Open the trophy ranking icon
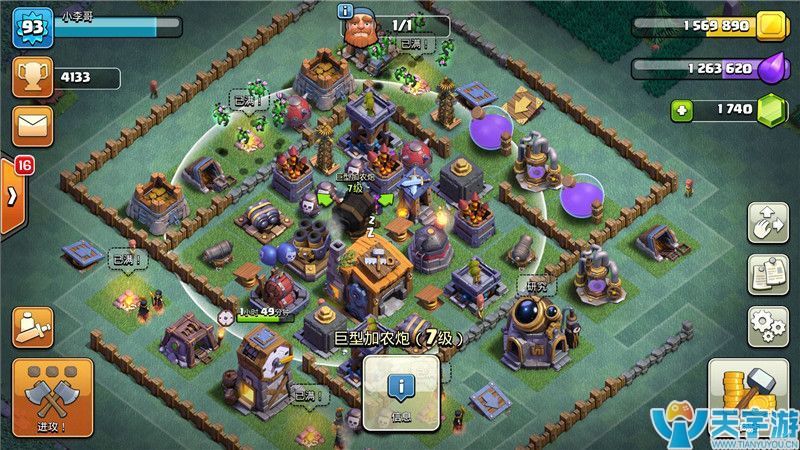800x450 pixels. (32, 76)
